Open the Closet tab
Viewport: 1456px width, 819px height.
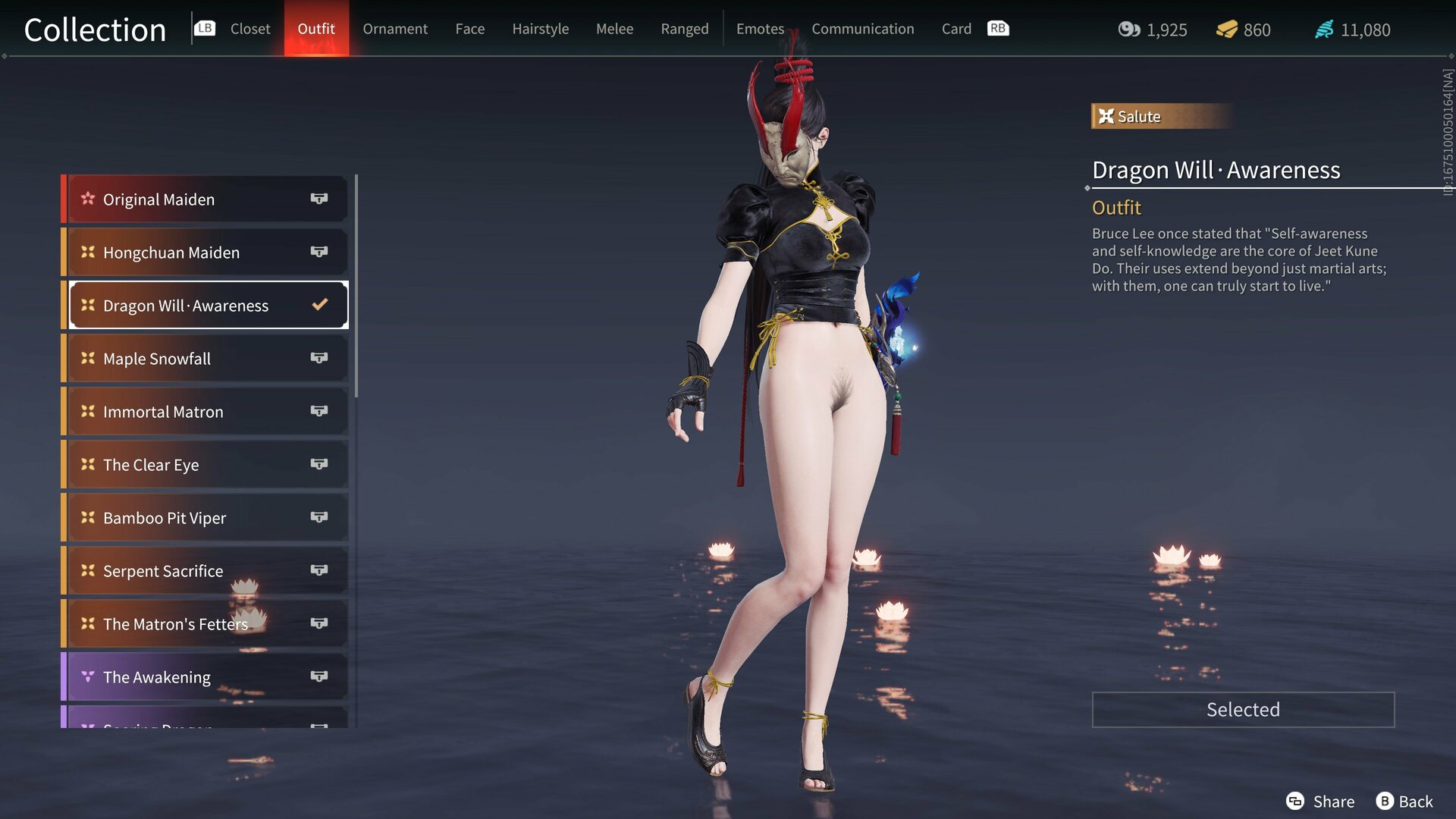point(249,29)
